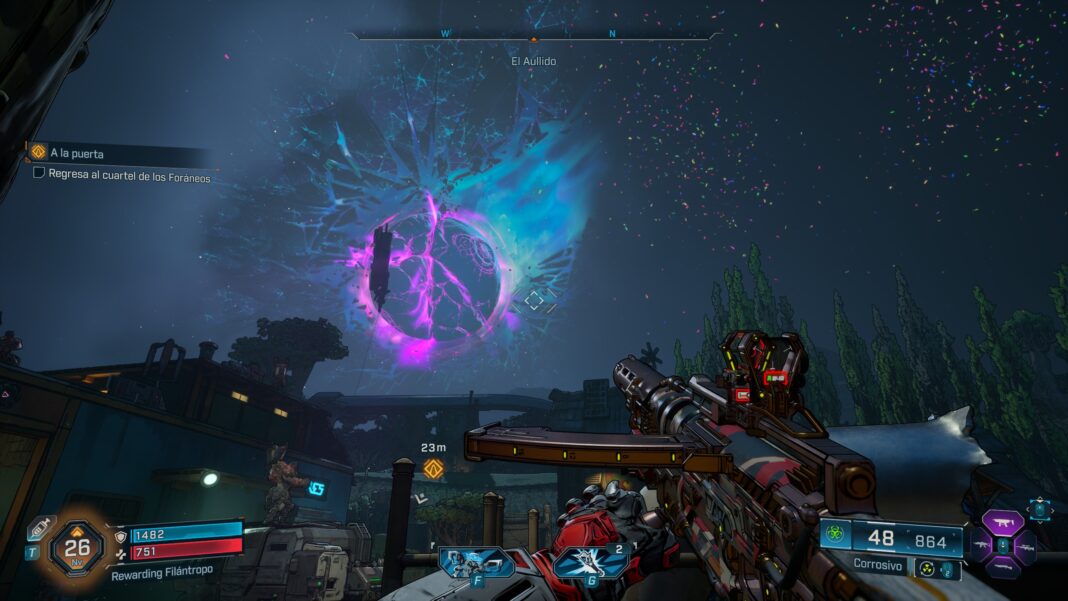Viewport: 1068px width, 601px height.
Task: Click the green corrosive biohazard element icon
Action: 836,534
